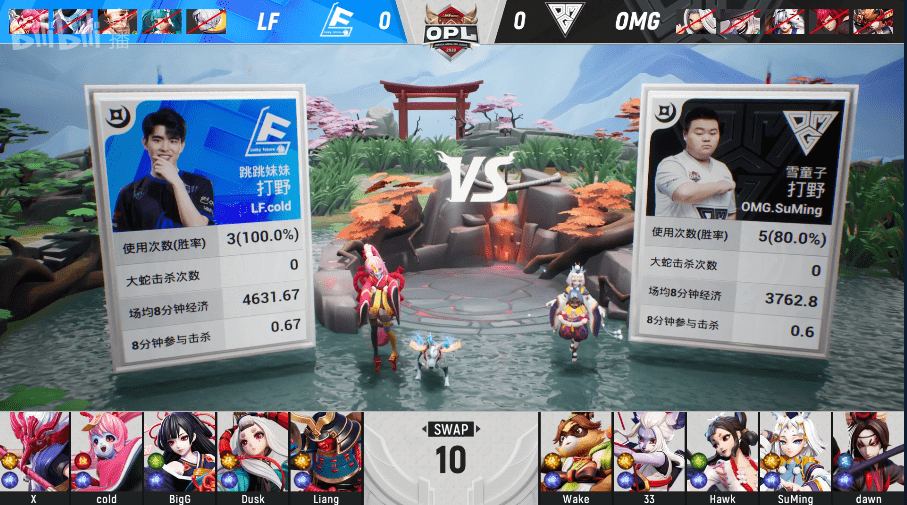Select player 33's hero portrait
This screenshot has width=907, height=505.
[x=649, y=451]
